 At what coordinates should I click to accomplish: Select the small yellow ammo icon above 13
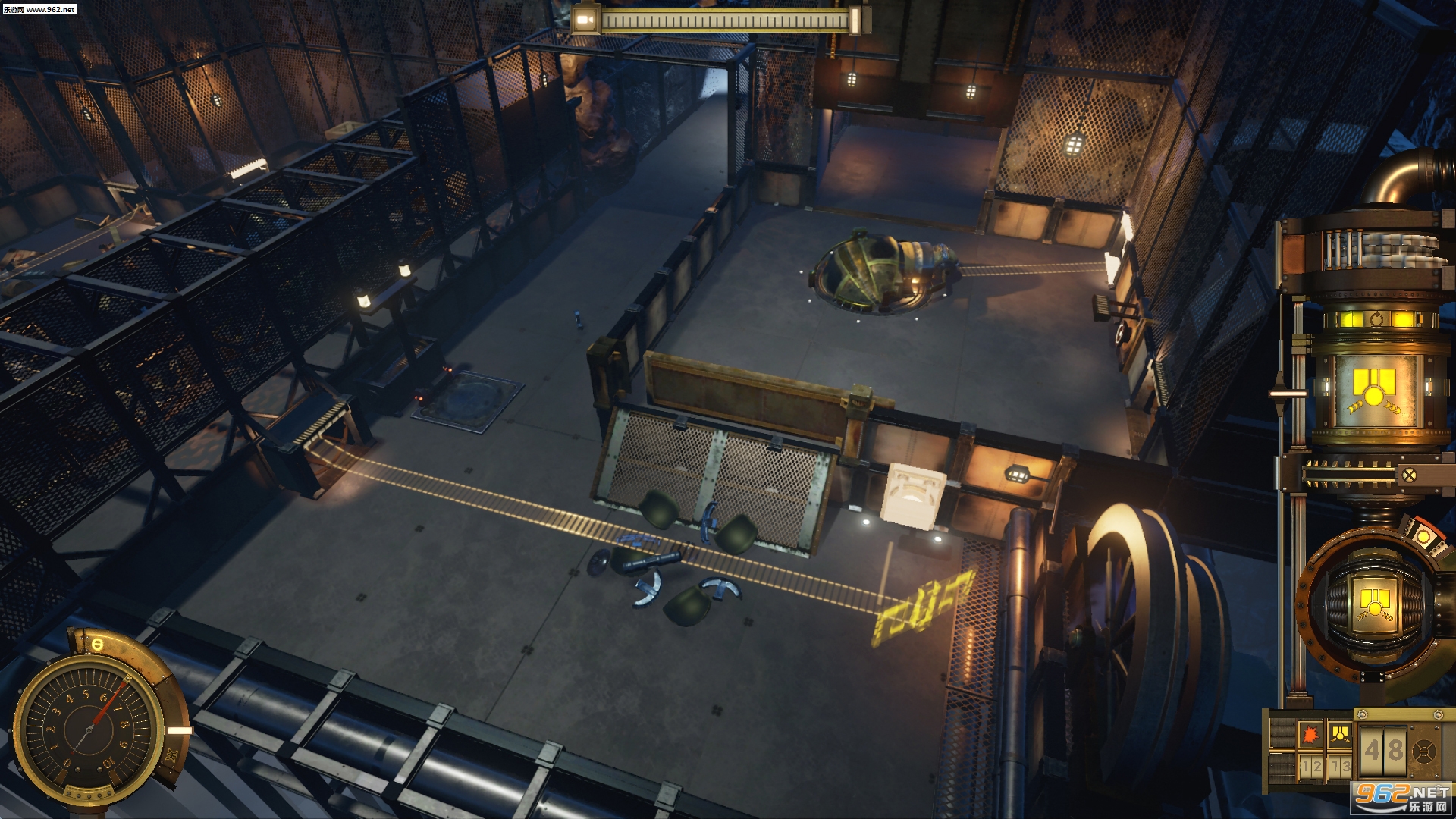point(1340,734)
